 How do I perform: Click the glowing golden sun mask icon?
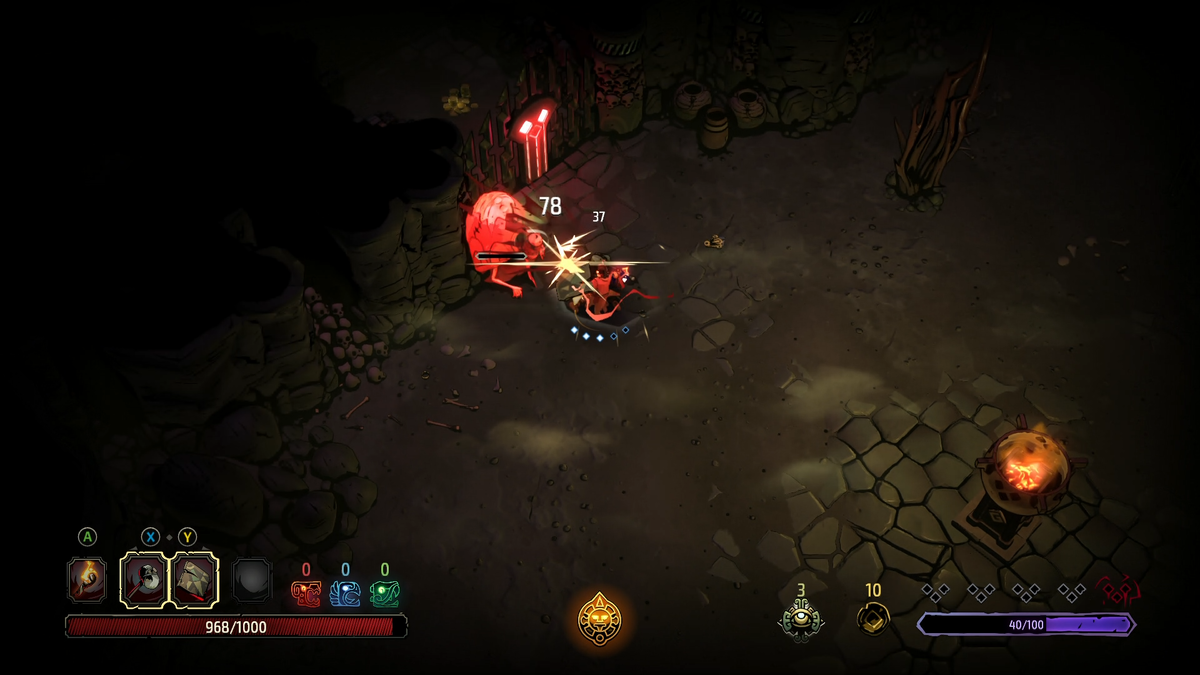tap(600, 619)
